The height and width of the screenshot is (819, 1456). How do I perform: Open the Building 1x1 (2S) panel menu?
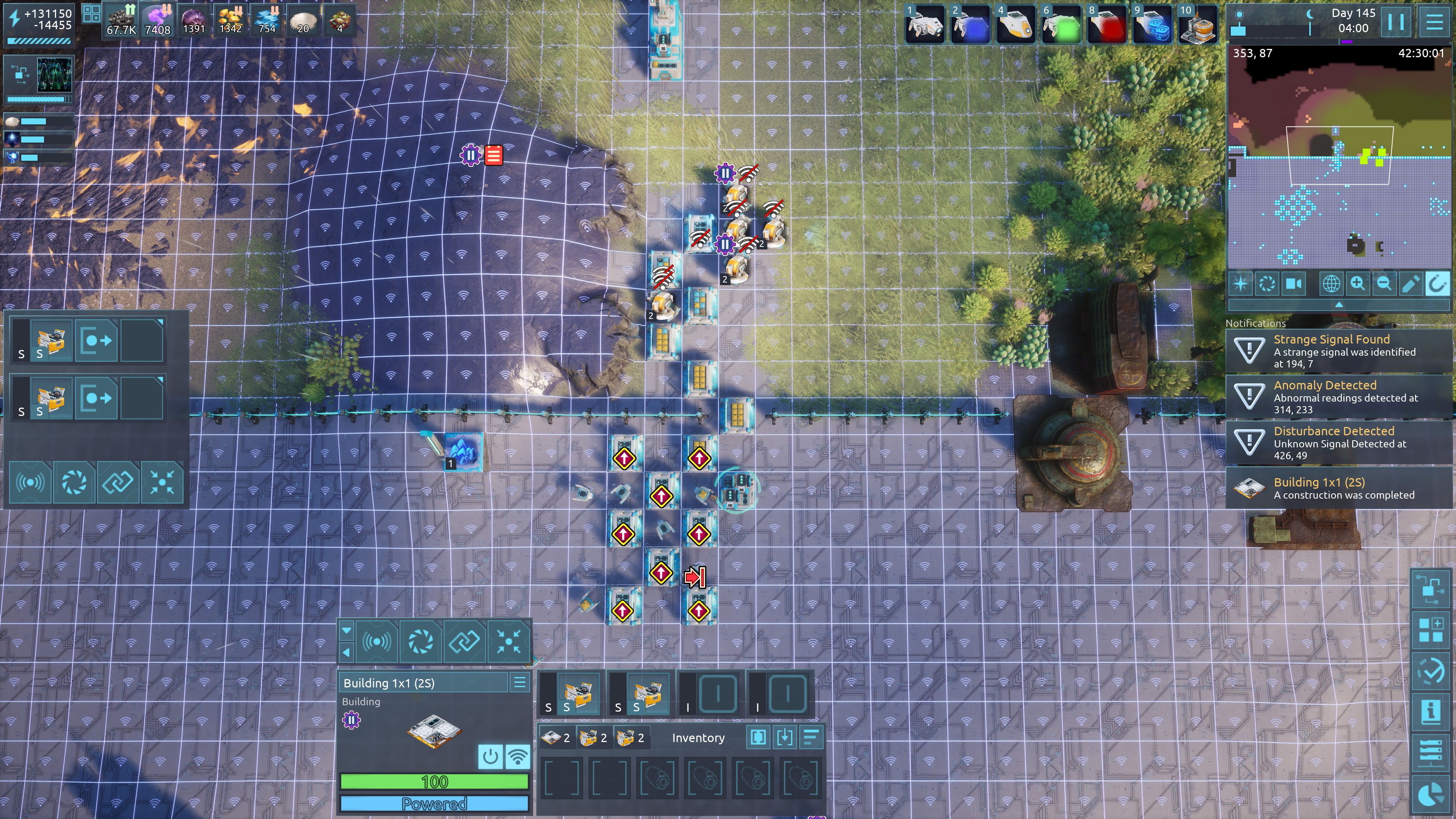point(519,683)
